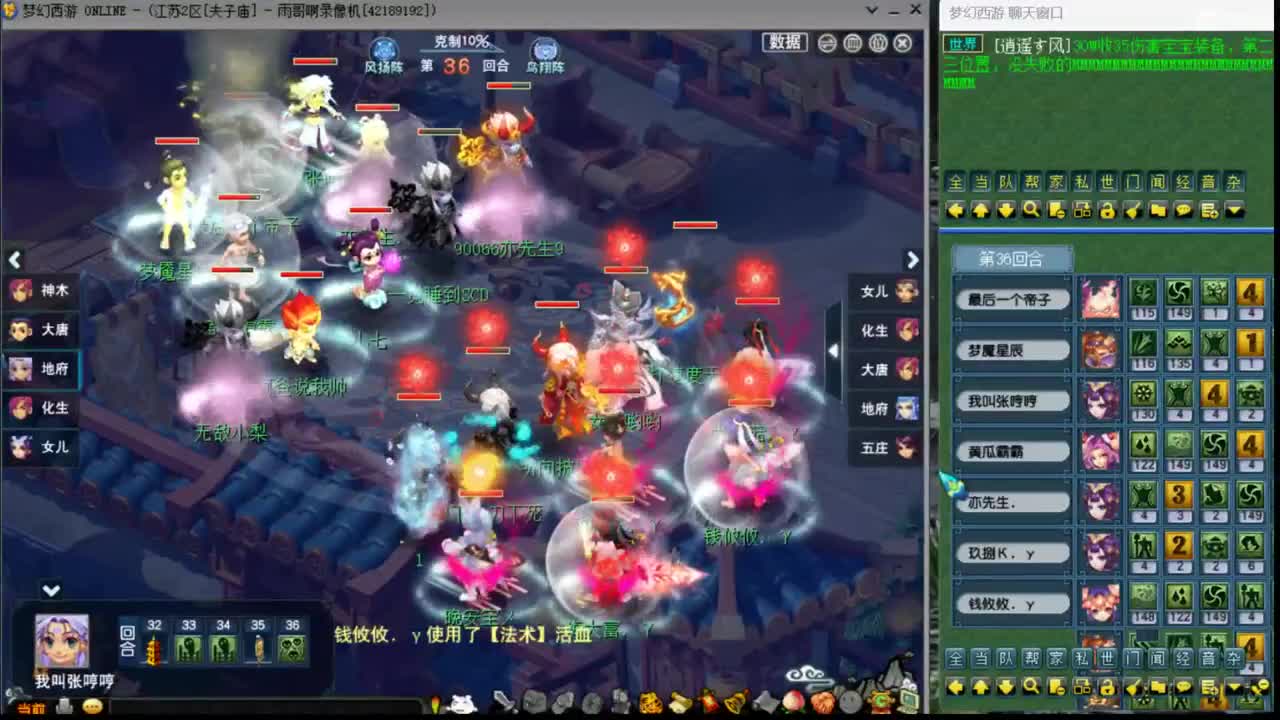Click the broom icon in the chat toolbar
The image size is (1280, 720).
(1133, 211)
